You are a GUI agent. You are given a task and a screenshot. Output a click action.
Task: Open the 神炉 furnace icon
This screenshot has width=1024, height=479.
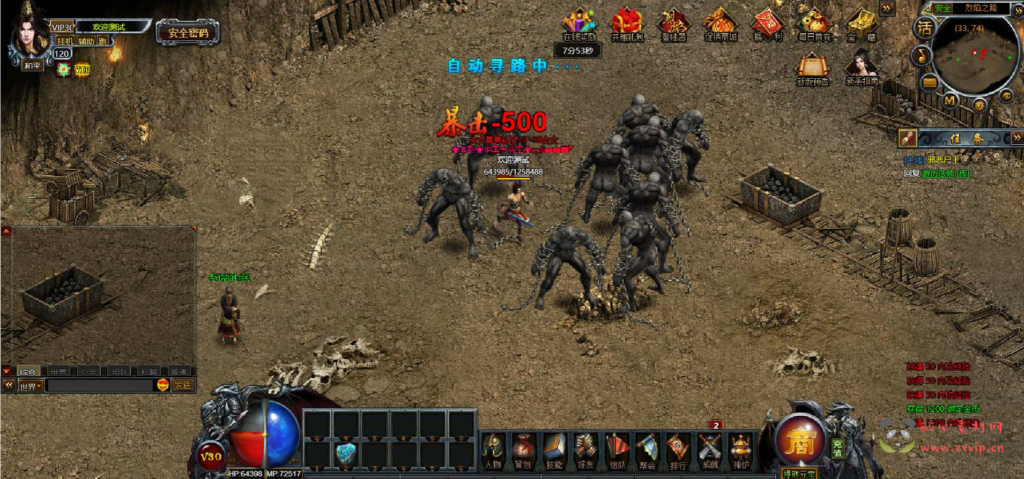point(741,448)
